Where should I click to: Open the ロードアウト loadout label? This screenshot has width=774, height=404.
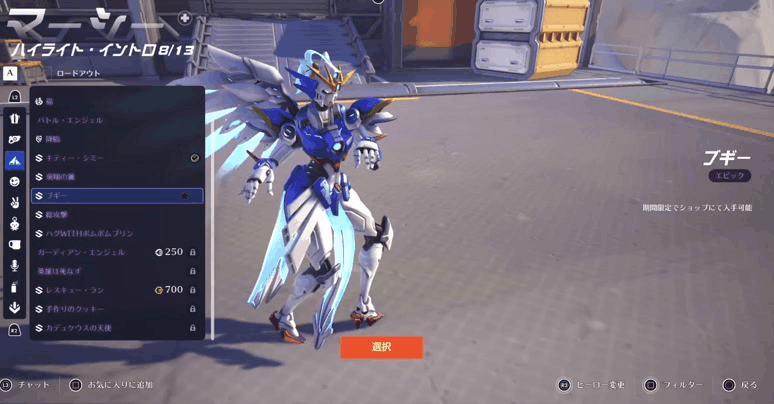78,73
